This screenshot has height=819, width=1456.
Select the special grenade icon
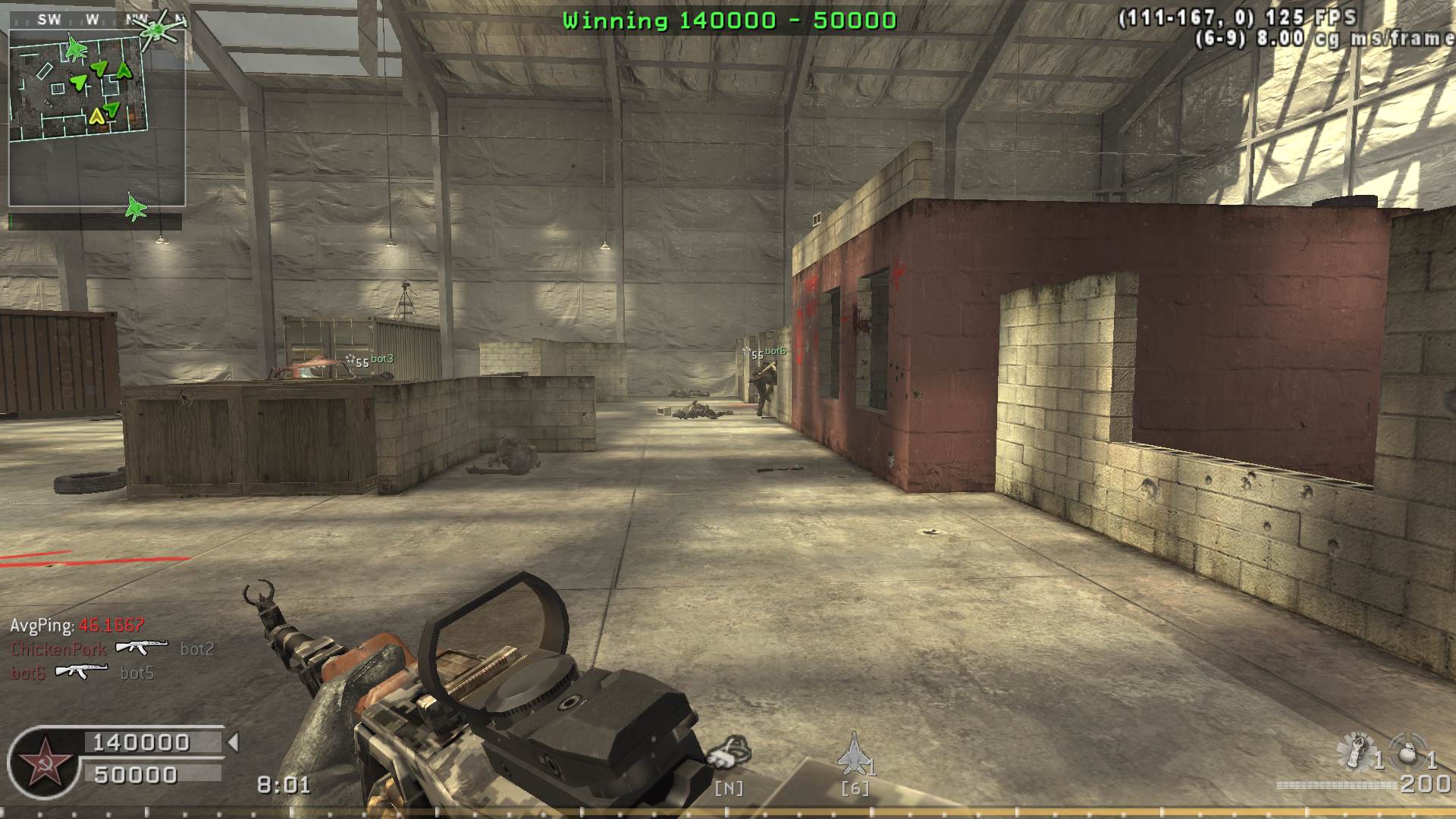click(1355, 751)
